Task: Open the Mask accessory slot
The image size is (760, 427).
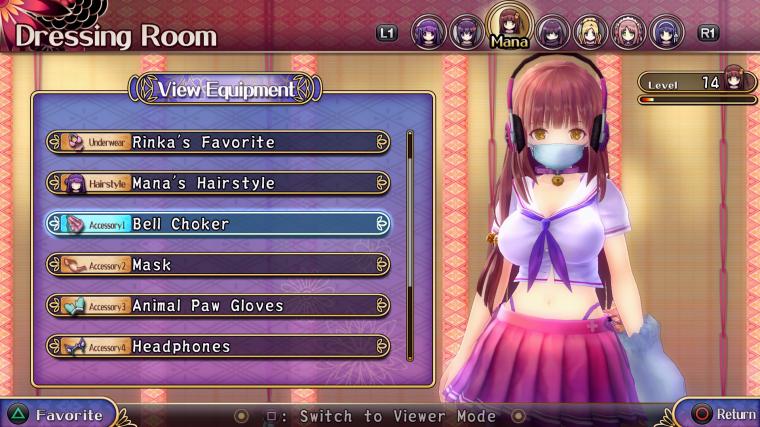Action: coord(218,265)
